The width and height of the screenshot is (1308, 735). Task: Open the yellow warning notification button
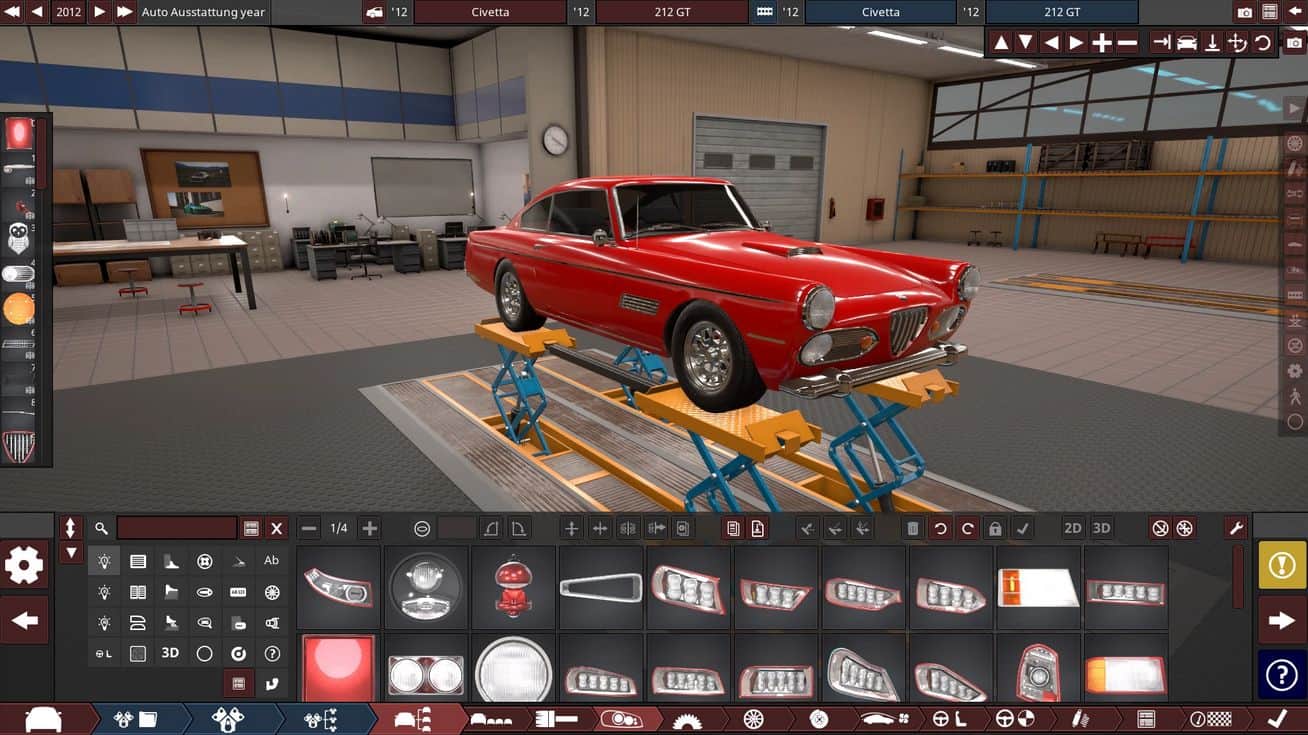point(1281,566)
